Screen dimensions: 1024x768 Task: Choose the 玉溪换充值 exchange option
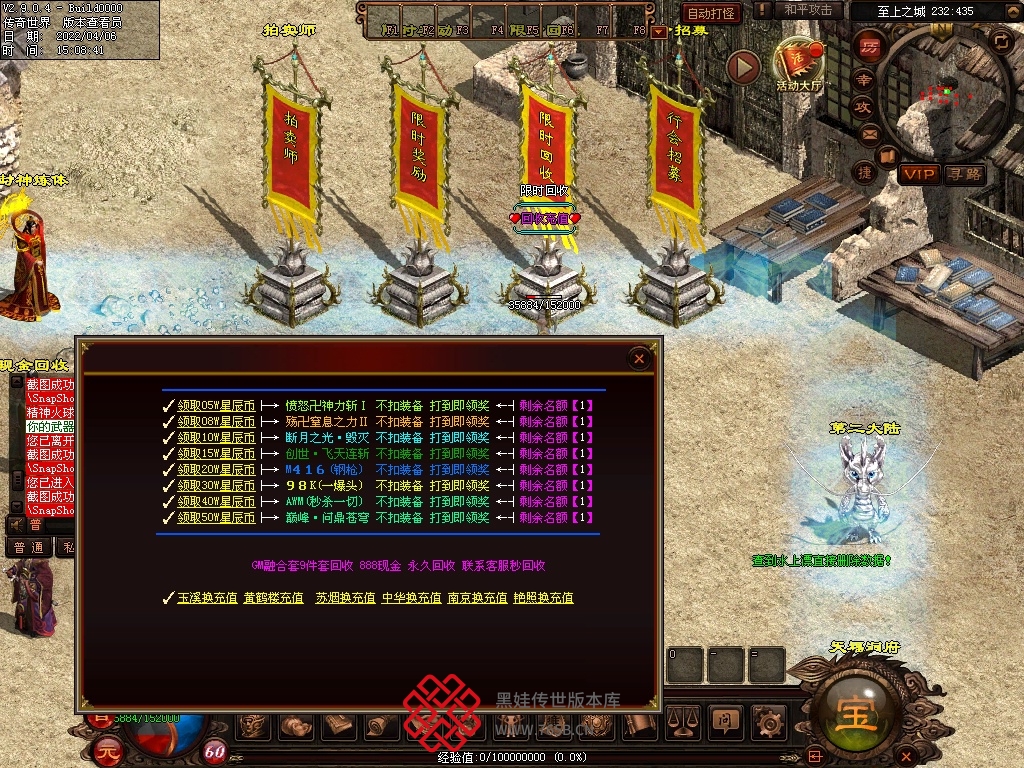click(x=207, y=598)
